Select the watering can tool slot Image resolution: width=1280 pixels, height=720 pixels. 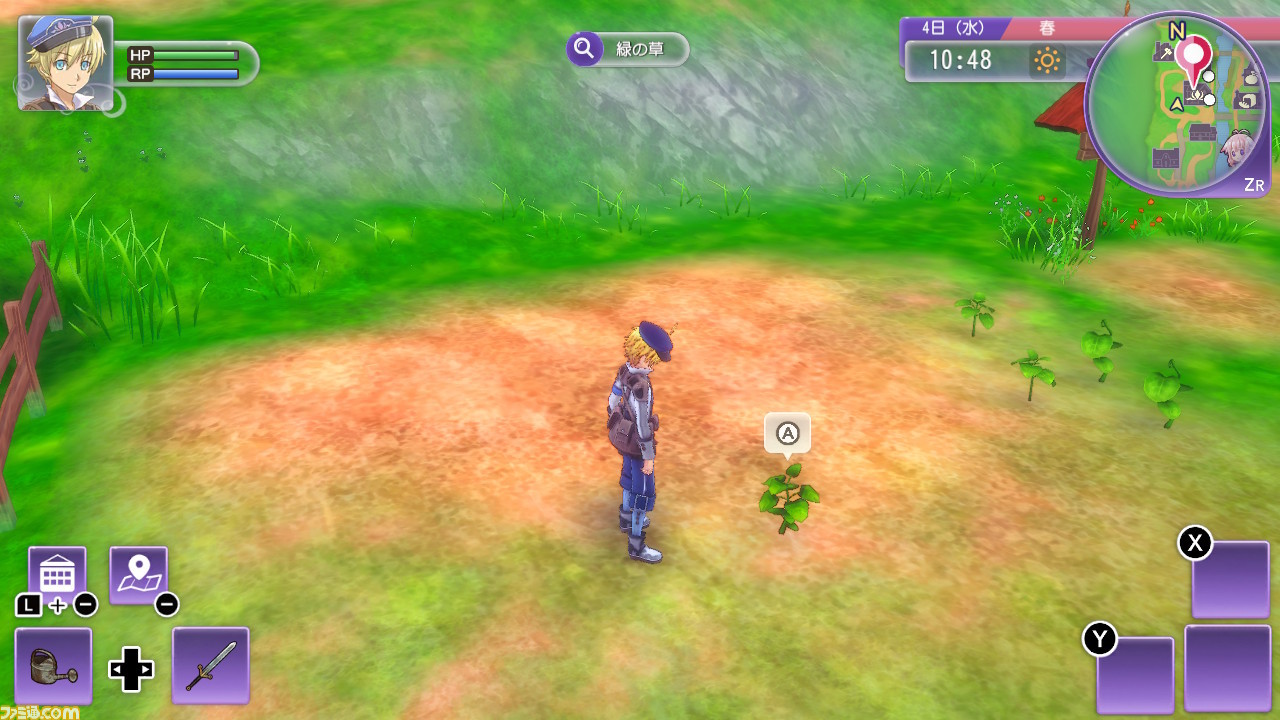coord(53,666)
